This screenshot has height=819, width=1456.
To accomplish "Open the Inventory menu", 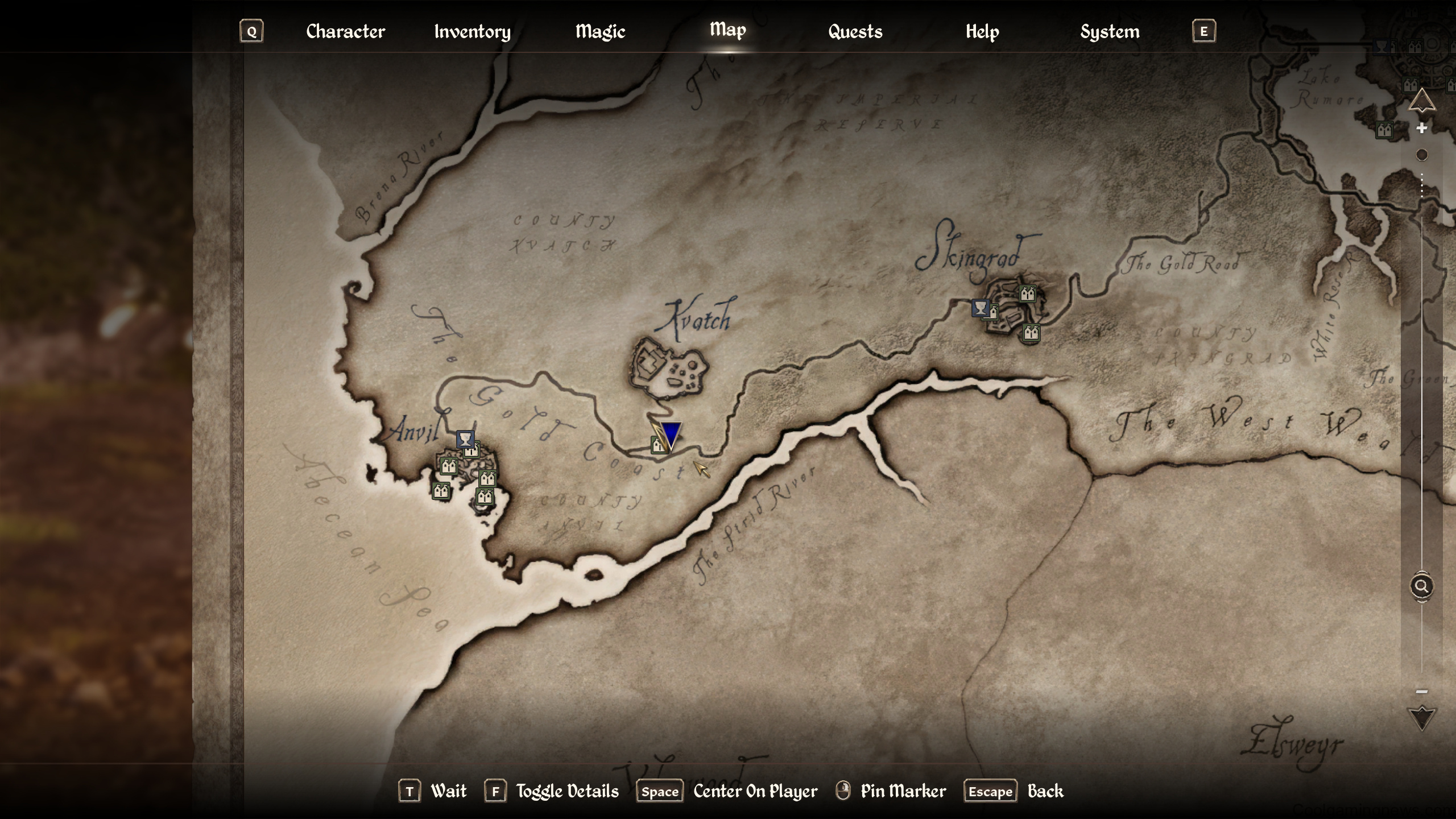I will tap(471, 31).
